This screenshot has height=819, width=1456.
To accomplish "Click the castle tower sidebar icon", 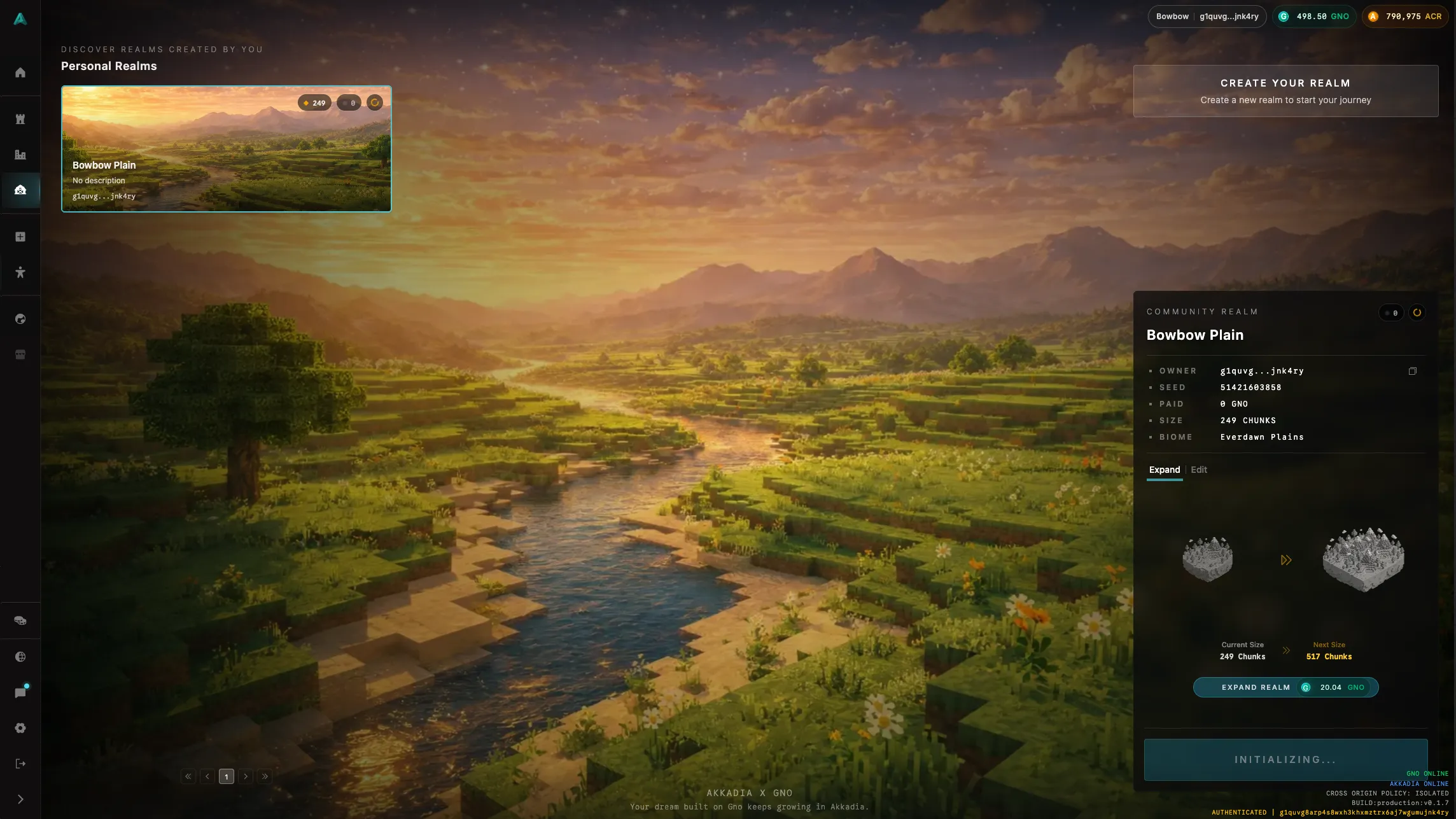I will pyautogui.click(x=20, y=119).
